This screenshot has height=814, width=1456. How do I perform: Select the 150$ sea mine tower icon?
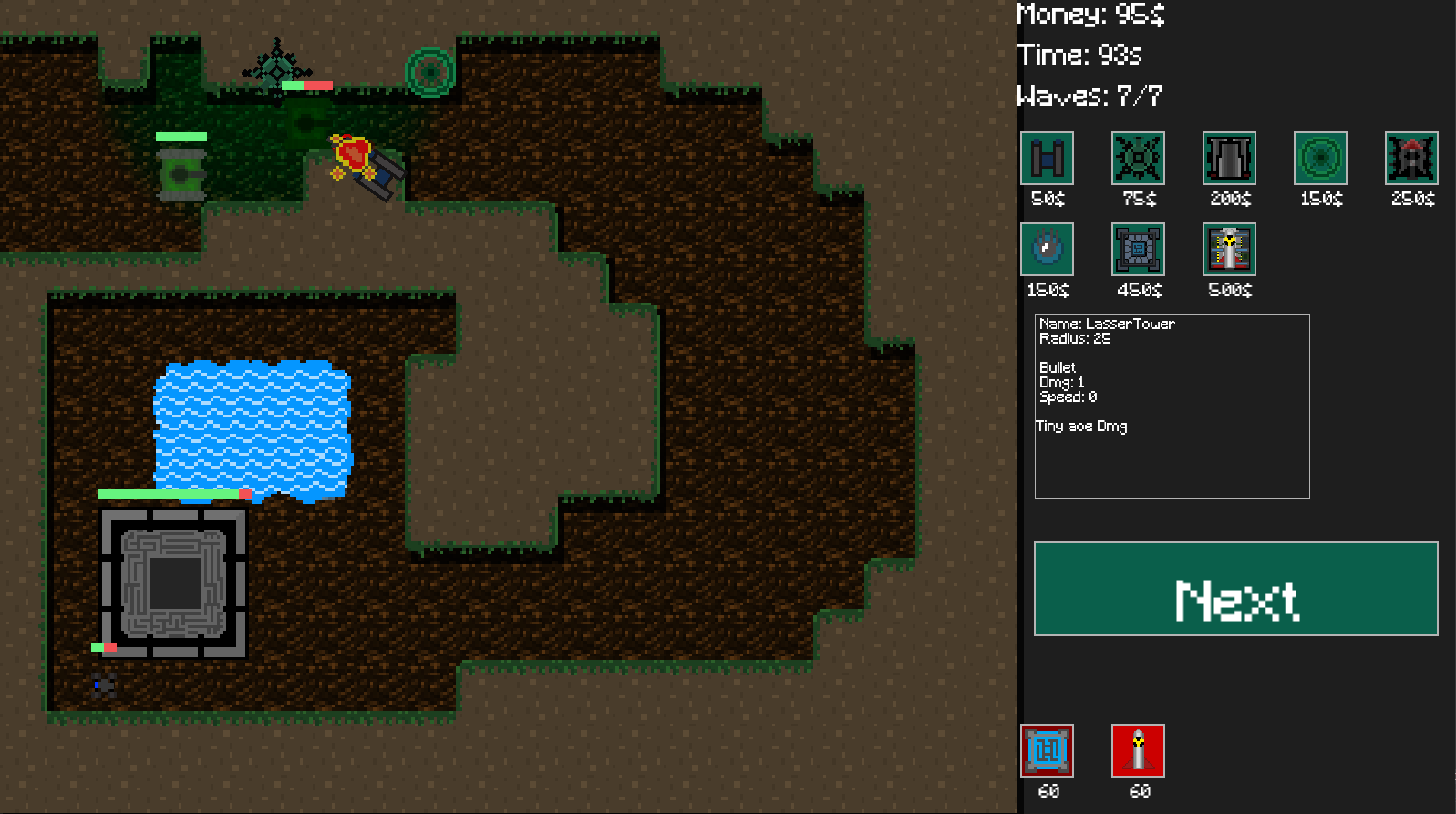coord(1047,249)
